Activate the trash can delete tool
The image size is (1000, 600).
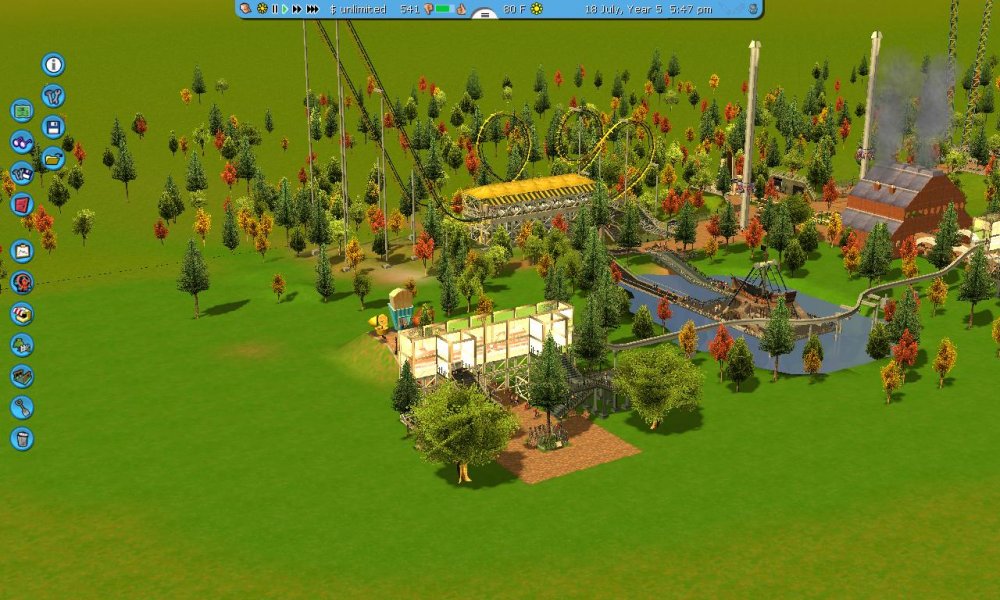coord(22,438)
